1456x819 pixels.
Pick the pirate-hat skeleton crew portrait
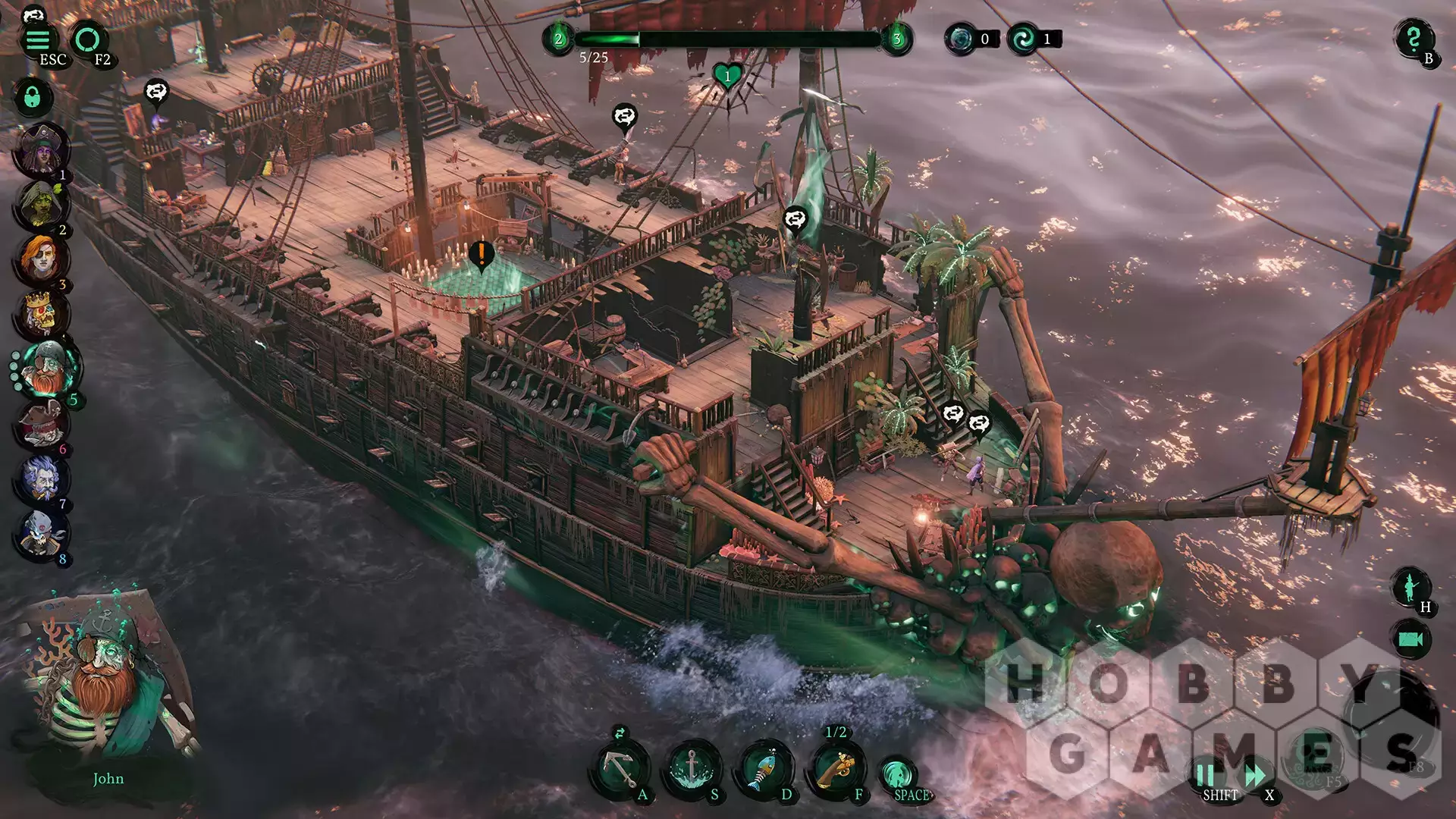coord(41,425)
